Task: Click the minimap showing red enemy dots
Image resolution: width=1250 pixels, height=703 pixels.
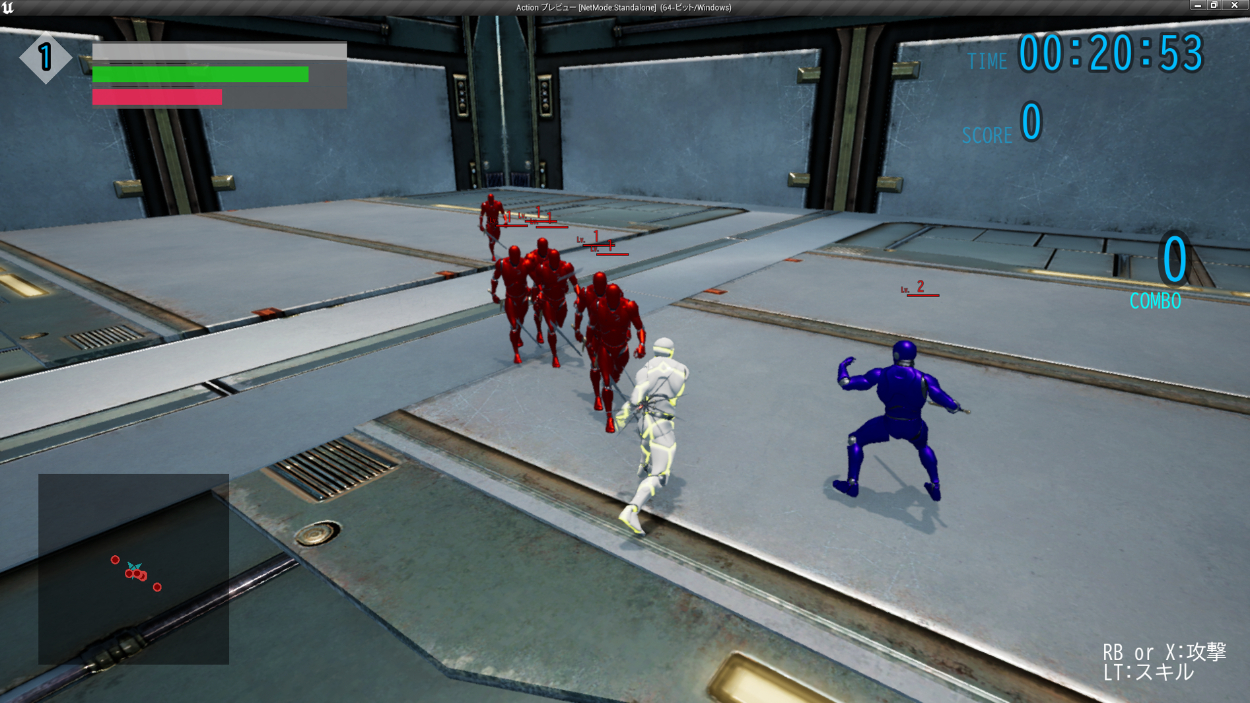Action: [x=133, y=568]
